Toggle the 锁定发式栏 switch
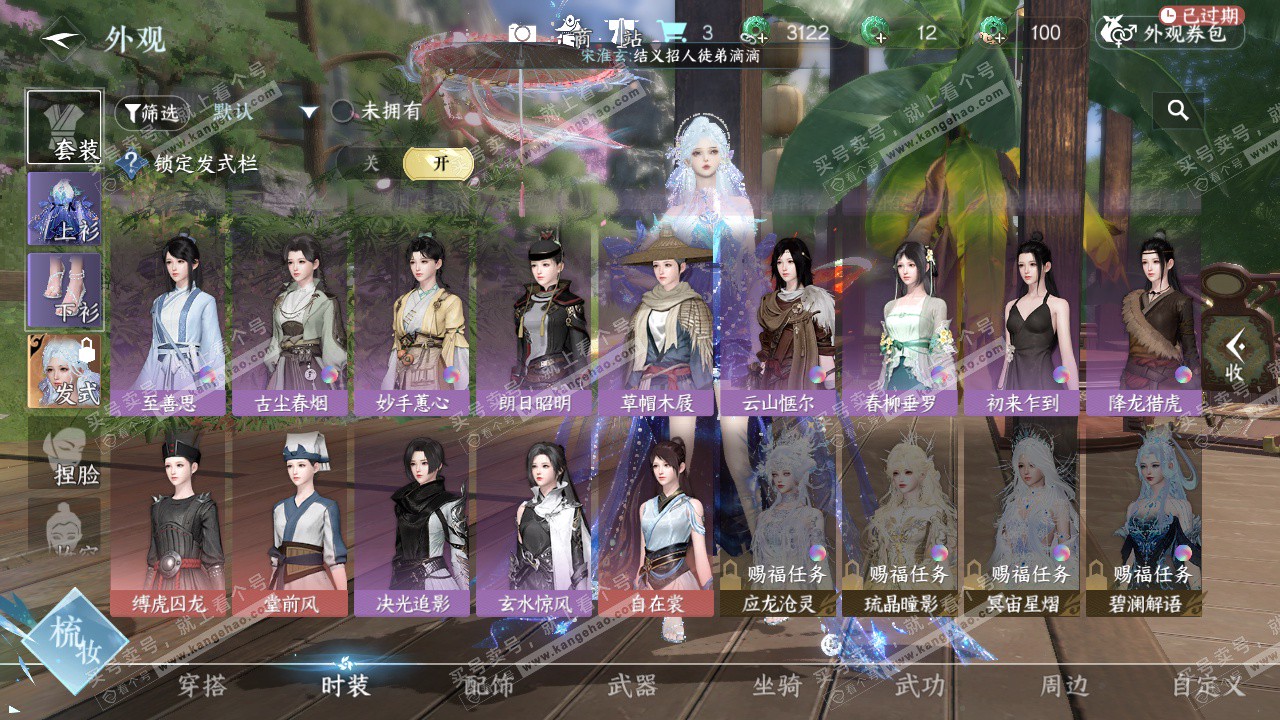 405,164
